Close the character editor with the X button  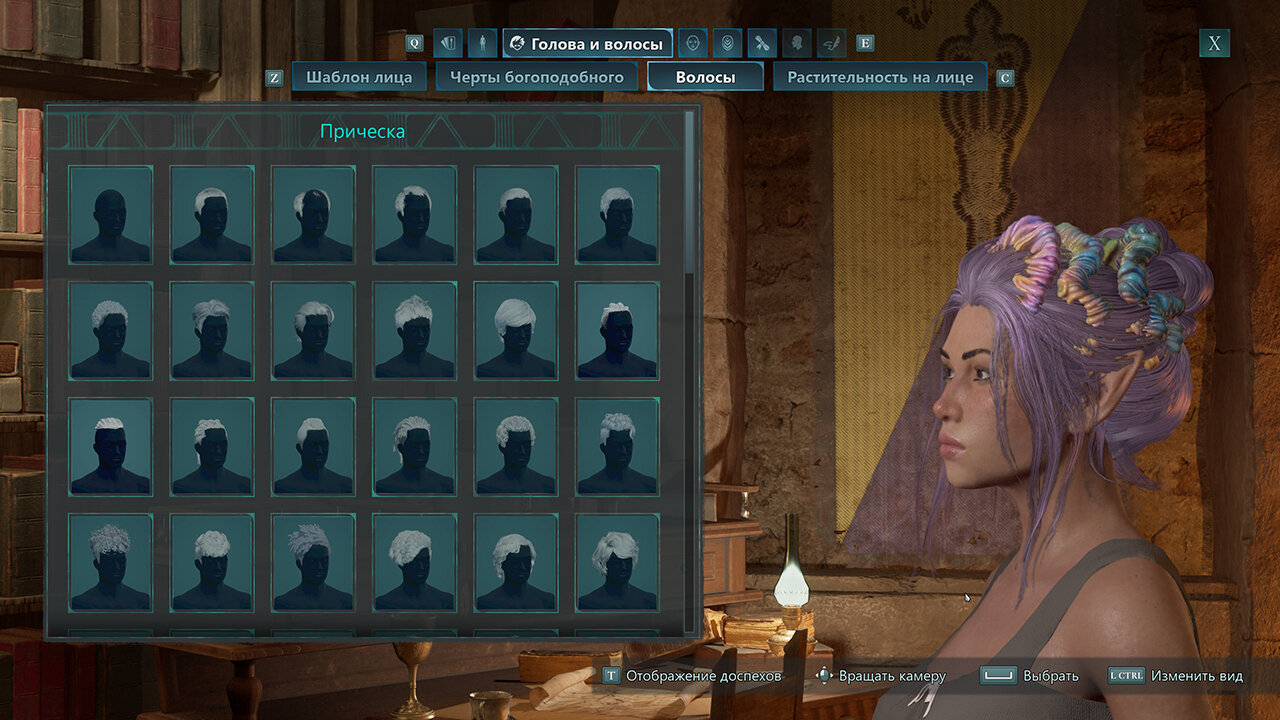1214,43
